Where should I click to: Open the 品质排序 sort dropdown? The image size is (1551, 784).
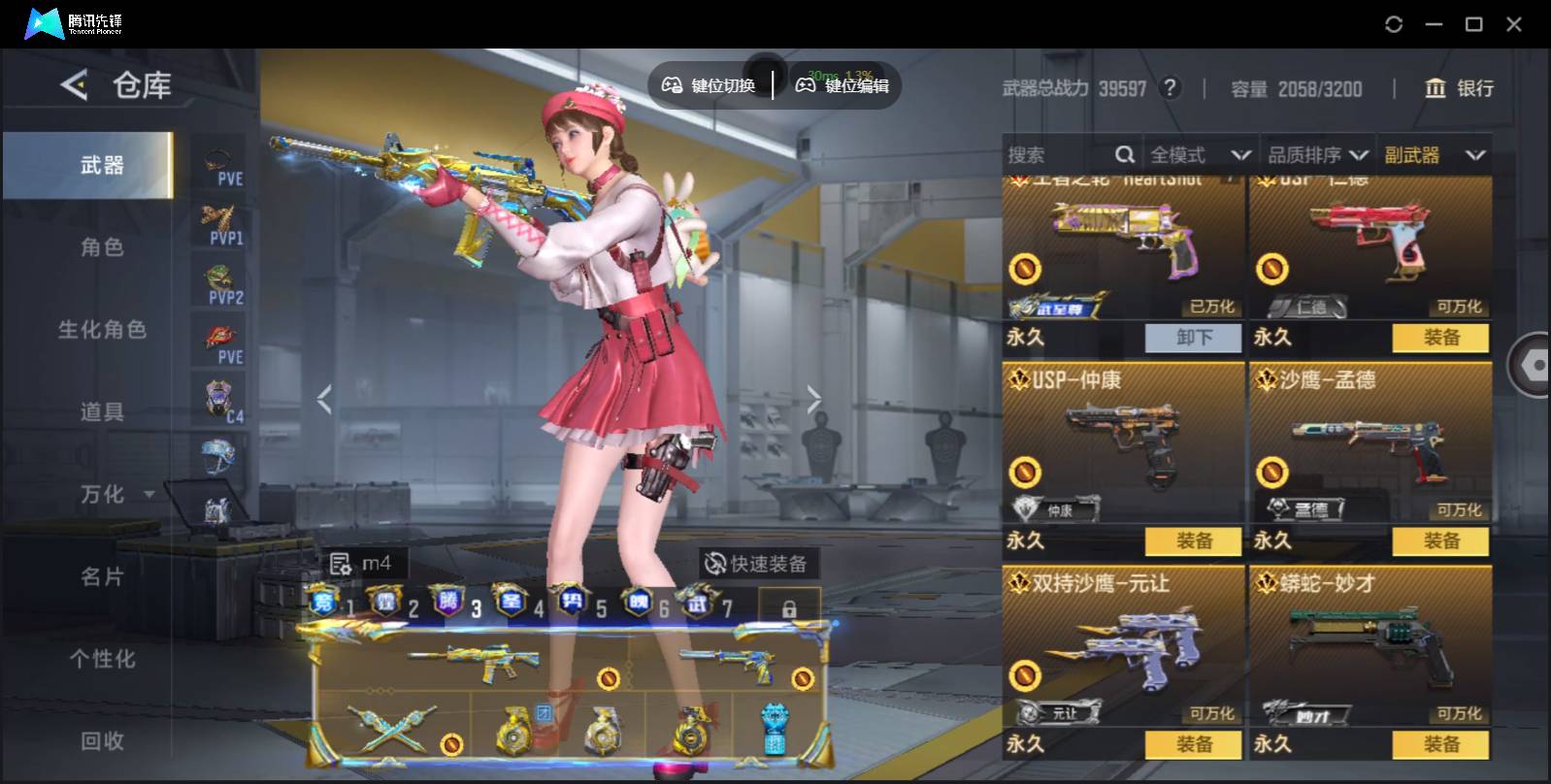pos(1317,155)
